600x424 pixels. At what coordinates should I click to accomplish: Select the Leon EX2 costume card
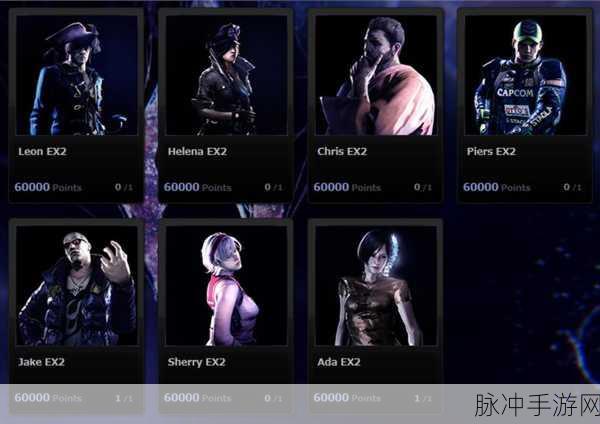[76, 105]
